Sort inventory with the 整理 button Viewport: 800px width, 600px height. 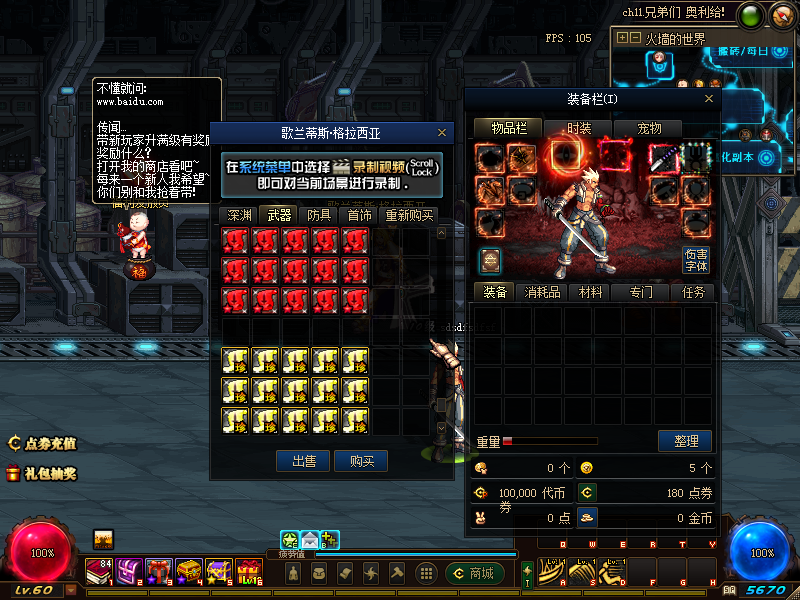(x=685, y=441)
